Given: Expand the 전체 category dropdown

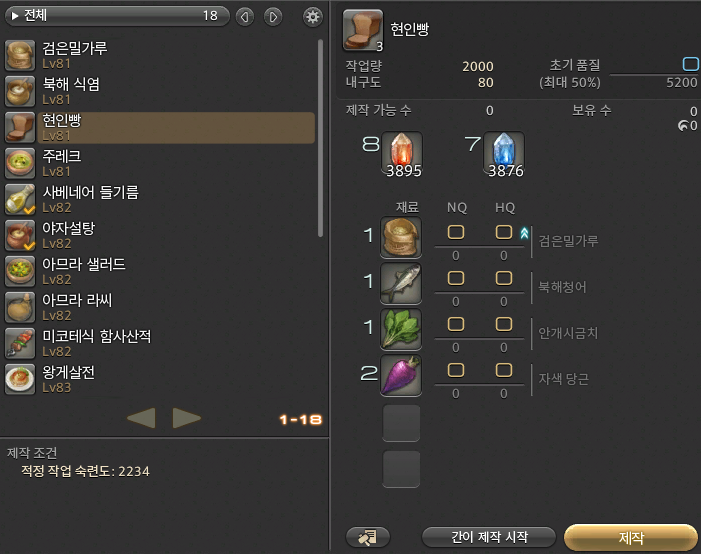Looking at the screenshot, I should pos(115,16).
